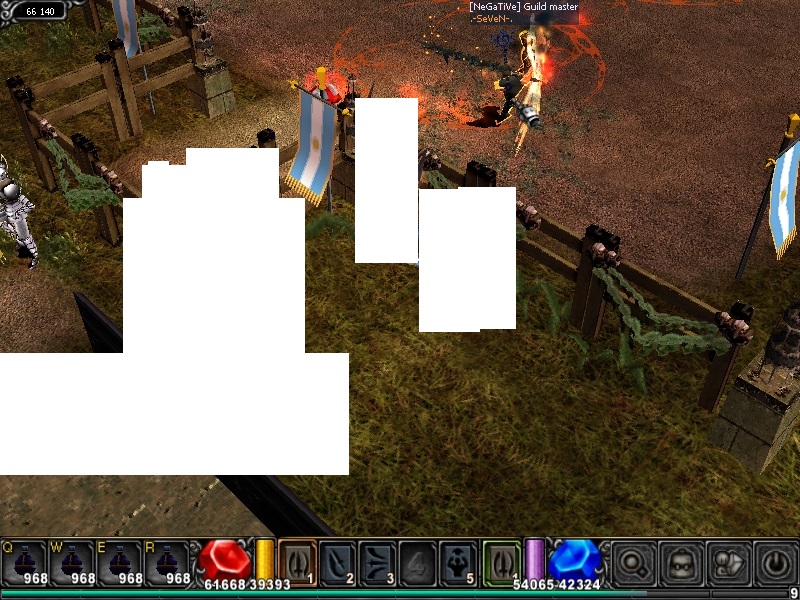
Task: Open the inventory backpack button
Action: [x=681, y=563]
